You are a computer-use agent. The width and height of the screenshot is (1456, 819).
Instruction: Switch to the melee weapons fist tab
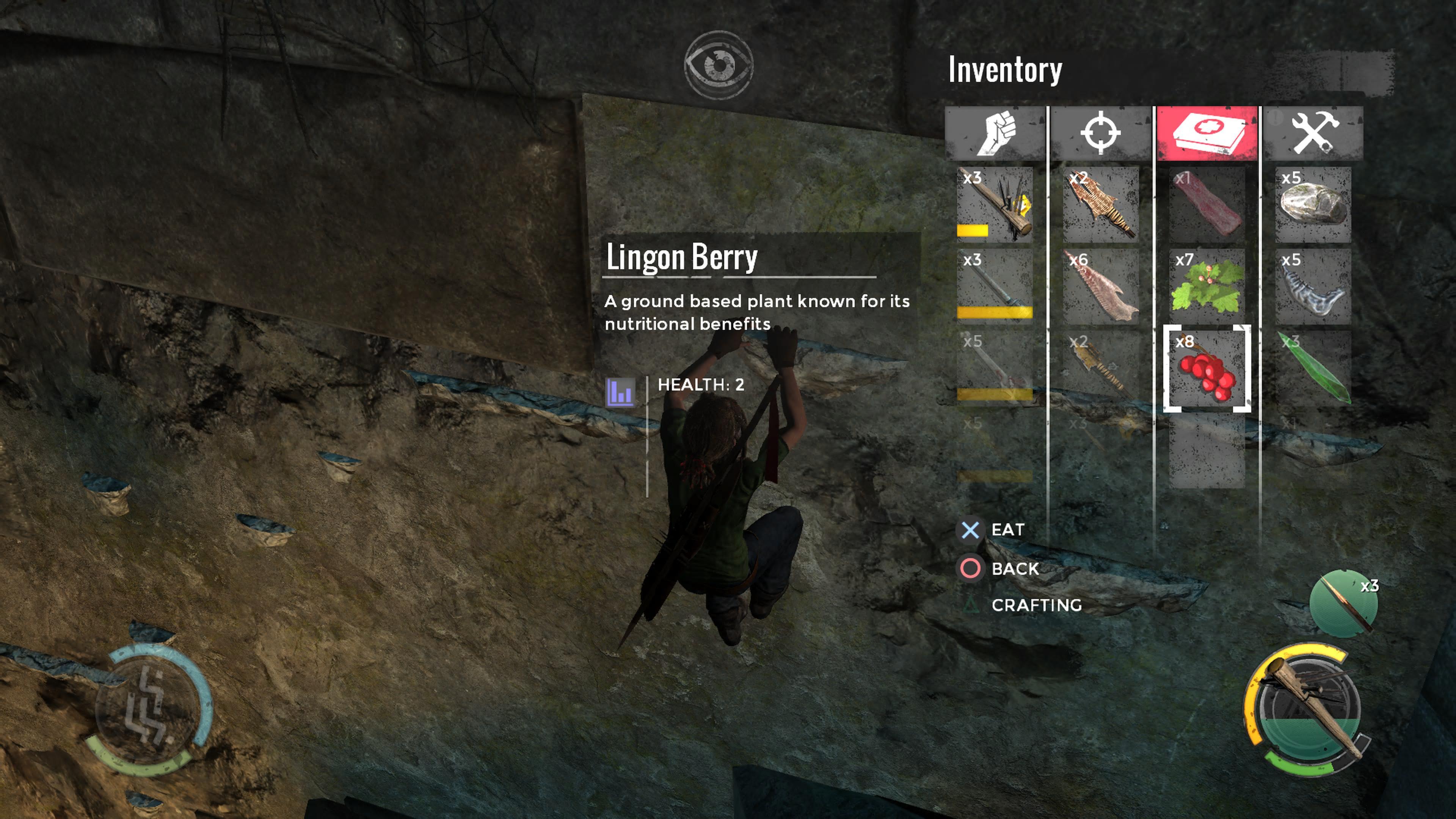click(x=995, y=133)
